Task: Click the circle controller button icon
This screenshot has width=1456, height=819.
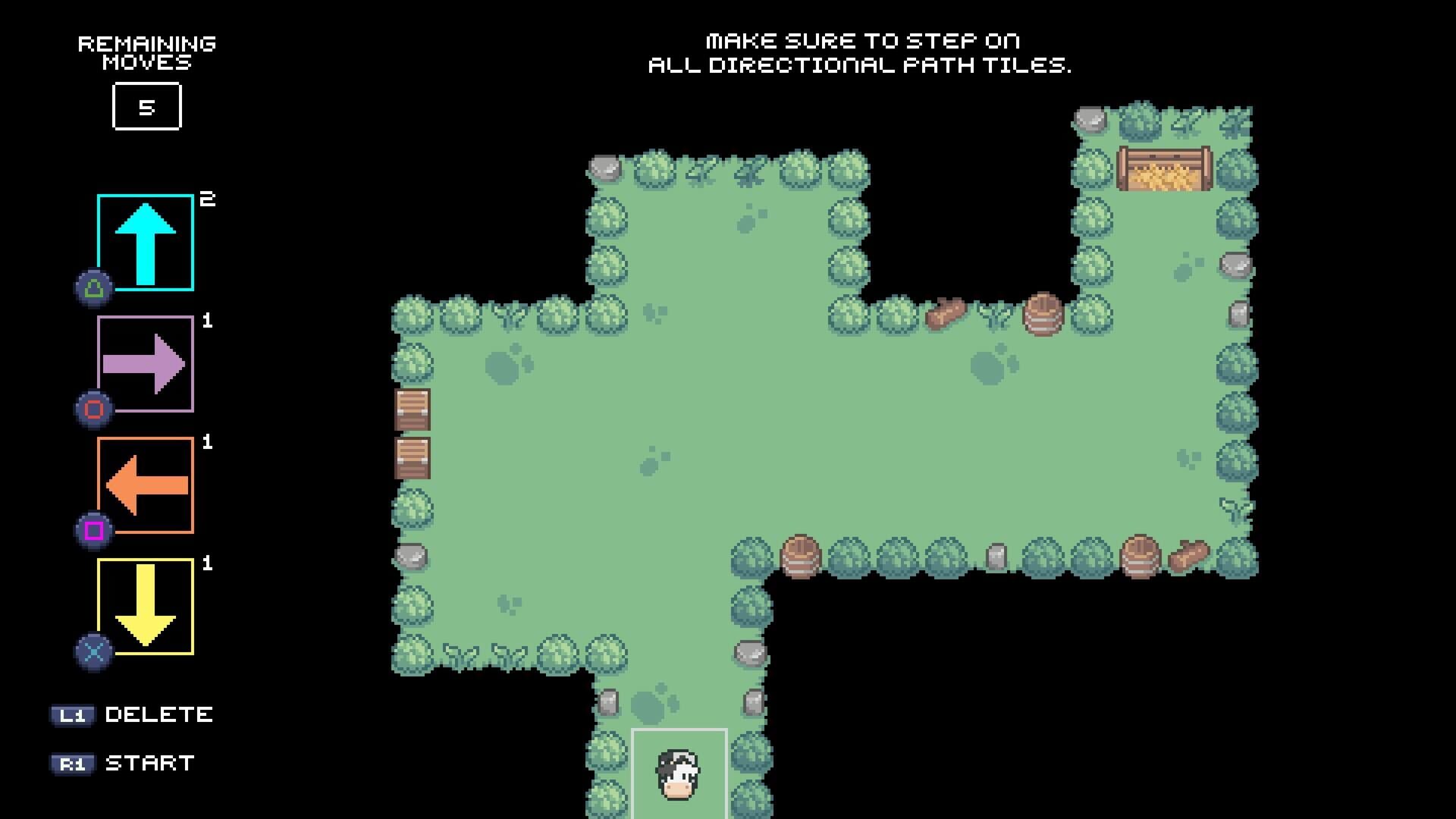Action: (93, 408)
